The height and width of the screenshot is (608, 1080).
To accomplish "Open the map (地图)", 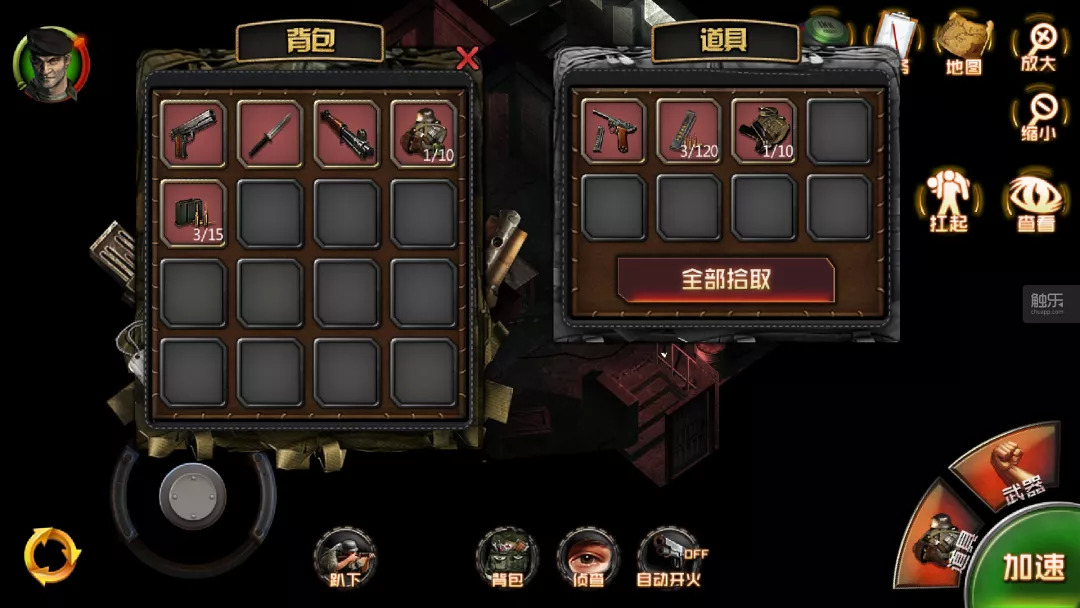I will point(963,45).
